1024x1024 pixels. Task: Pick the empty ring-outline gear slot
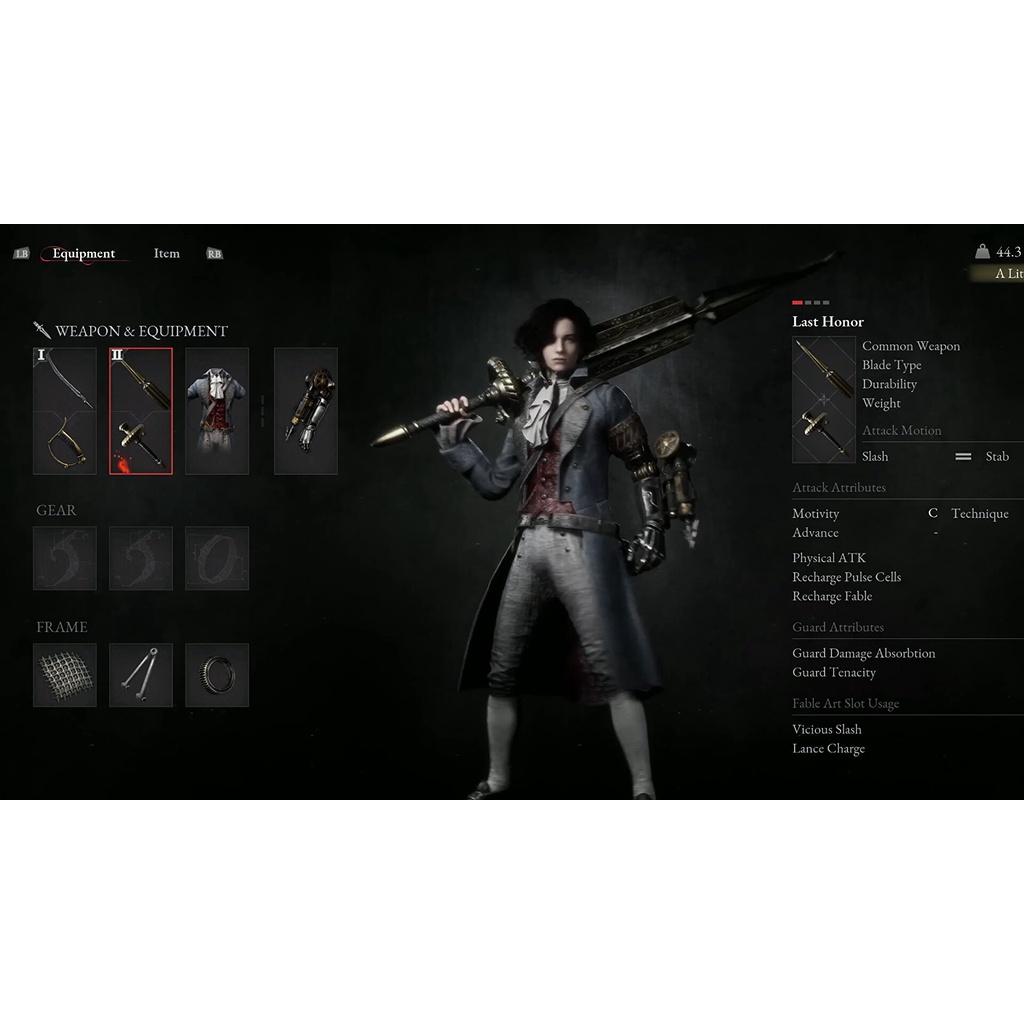coord(217,558)
